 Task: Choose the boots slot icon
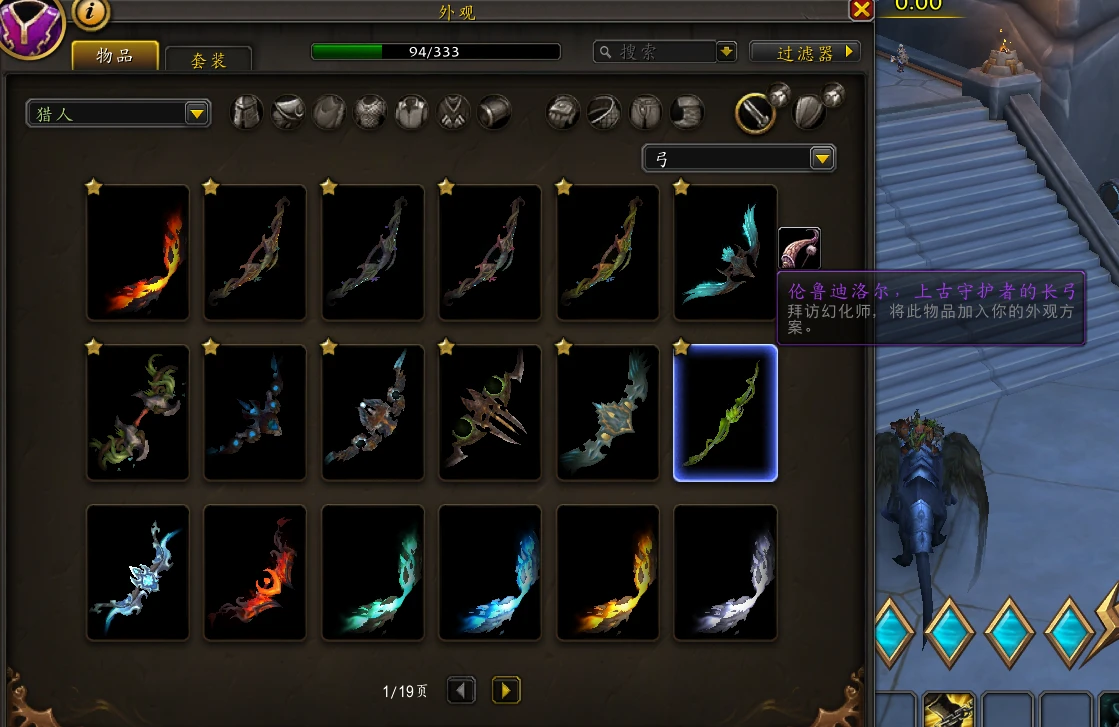pos(688,112)
